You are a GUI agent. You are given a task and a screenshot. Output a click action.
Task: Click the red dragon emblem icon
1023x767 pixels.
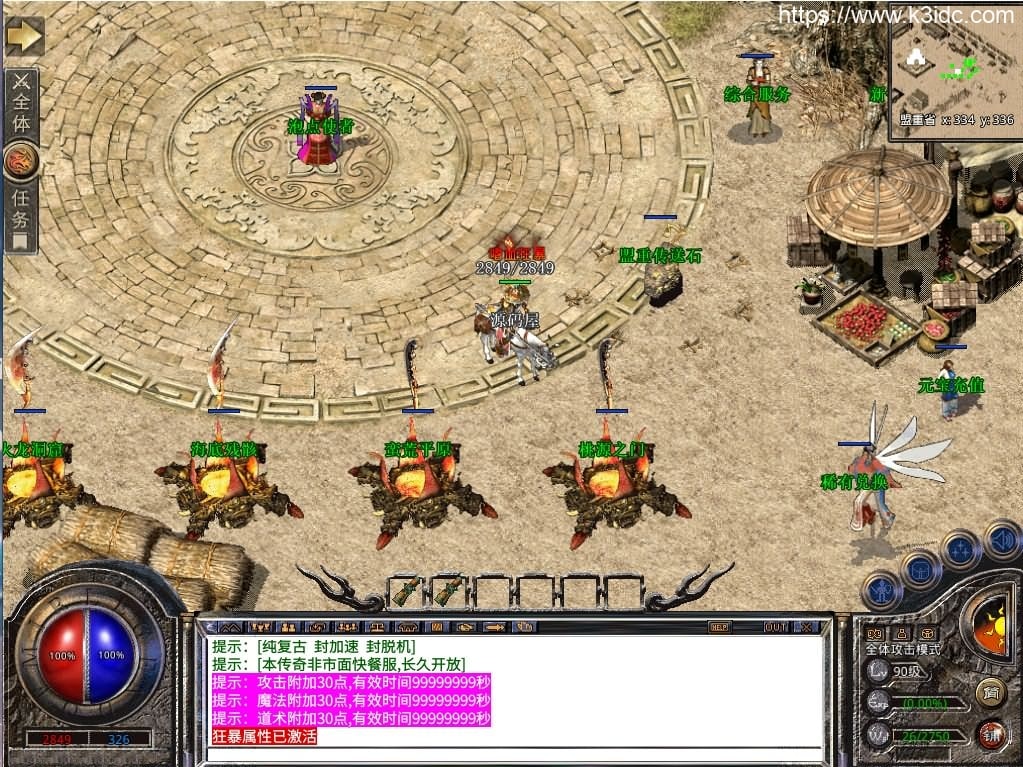click(21, 160)
